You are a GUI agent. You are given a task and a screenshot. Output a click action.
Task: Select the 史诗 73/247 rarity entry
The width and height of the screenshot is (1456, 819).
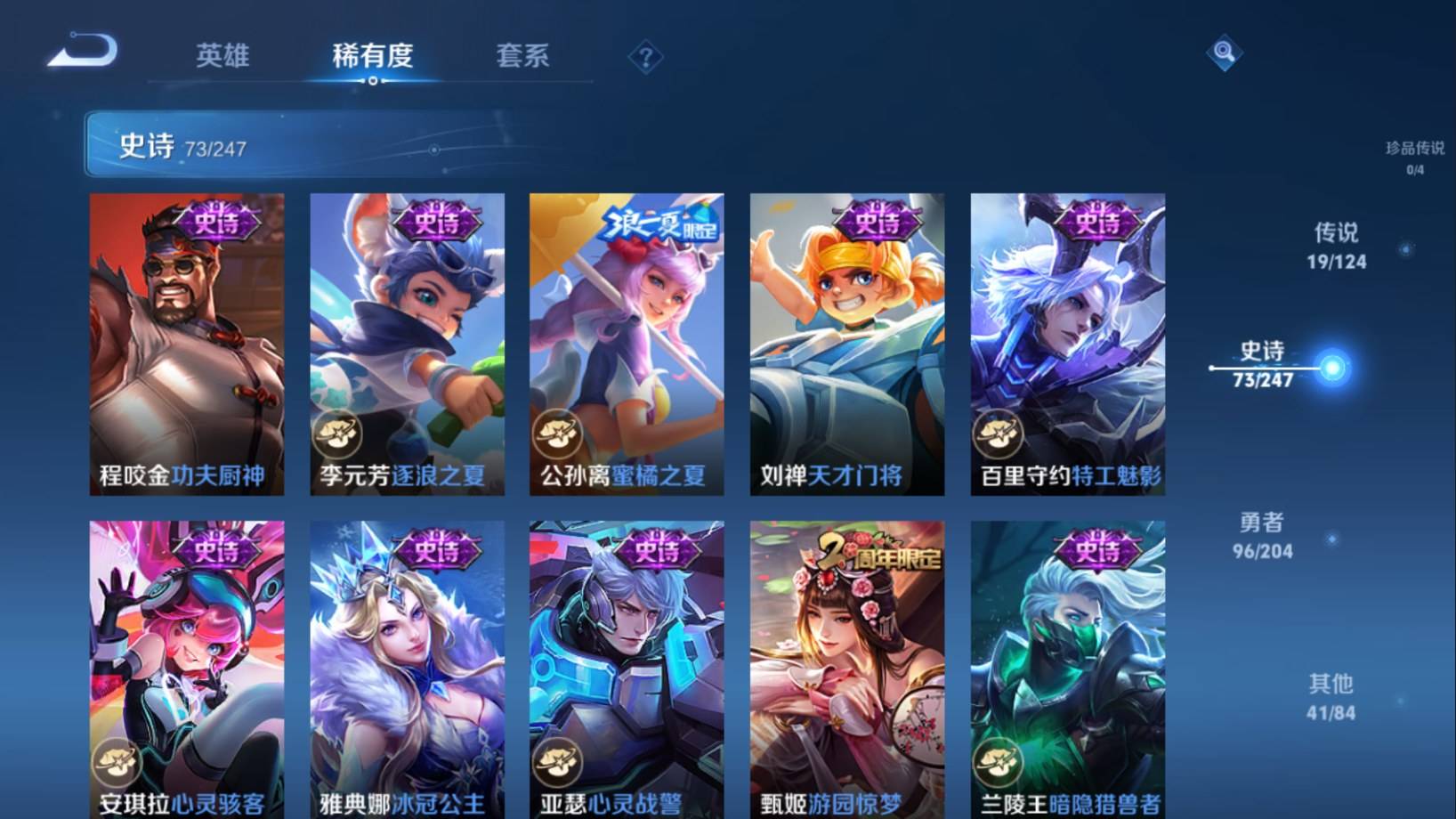[x=1263, y=365]
